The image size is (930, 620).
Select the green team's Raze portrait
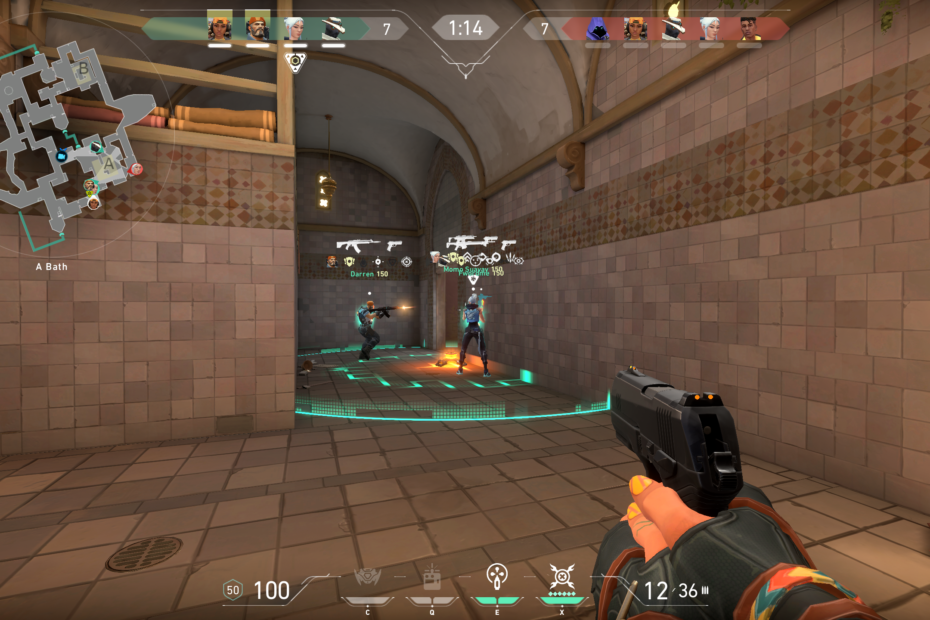[x=219, y=28]
